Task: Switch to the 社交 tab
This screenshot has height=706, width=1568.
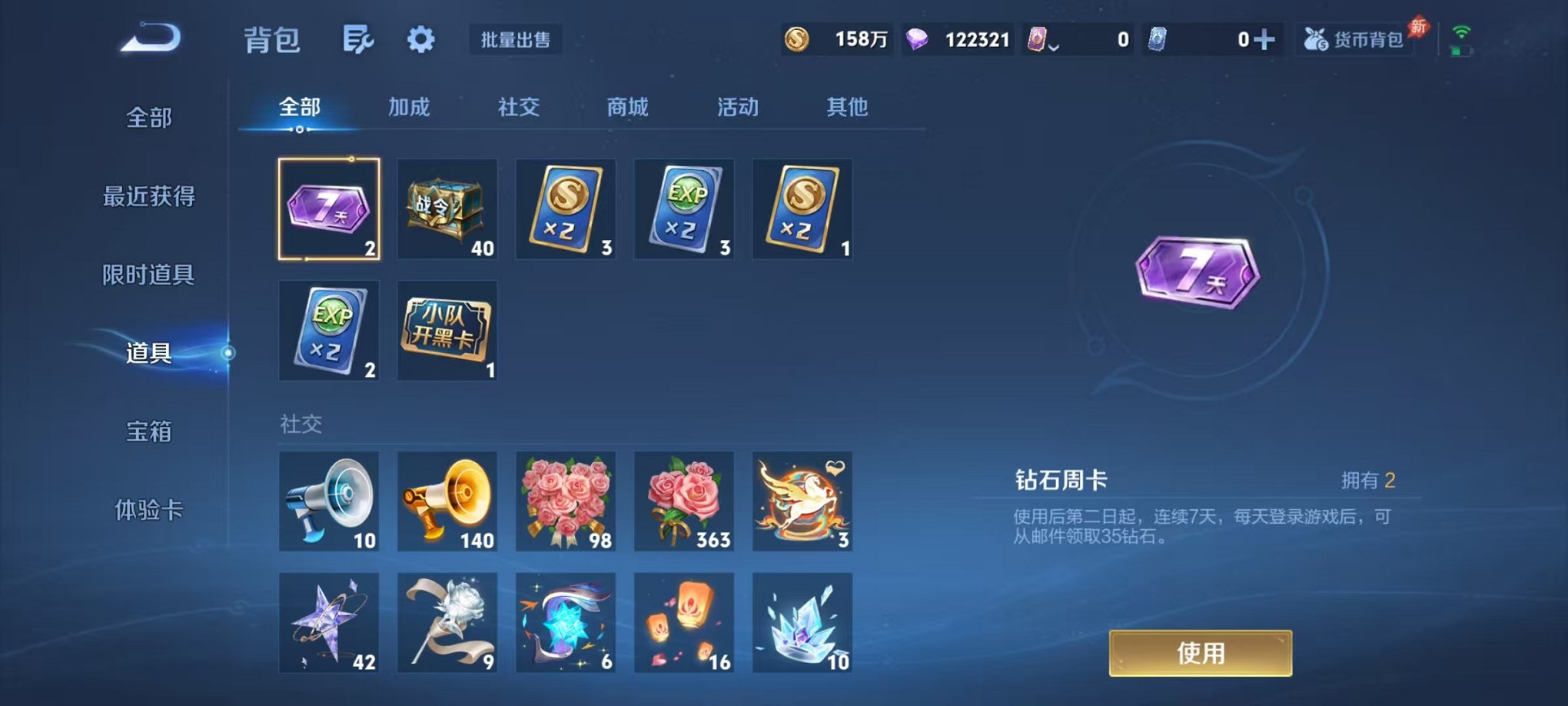Action: [x=519, y=108]
